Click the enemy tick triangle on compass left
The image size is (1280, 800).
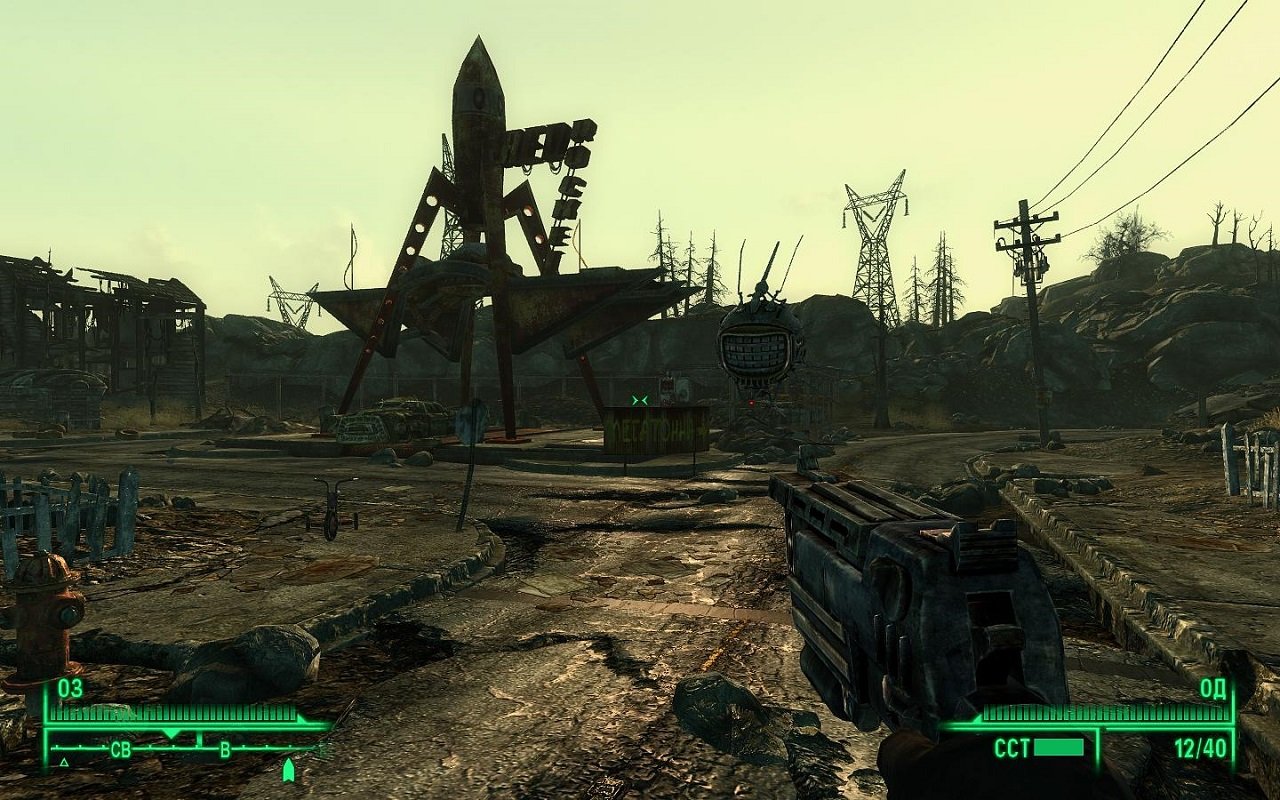point(63,762)
